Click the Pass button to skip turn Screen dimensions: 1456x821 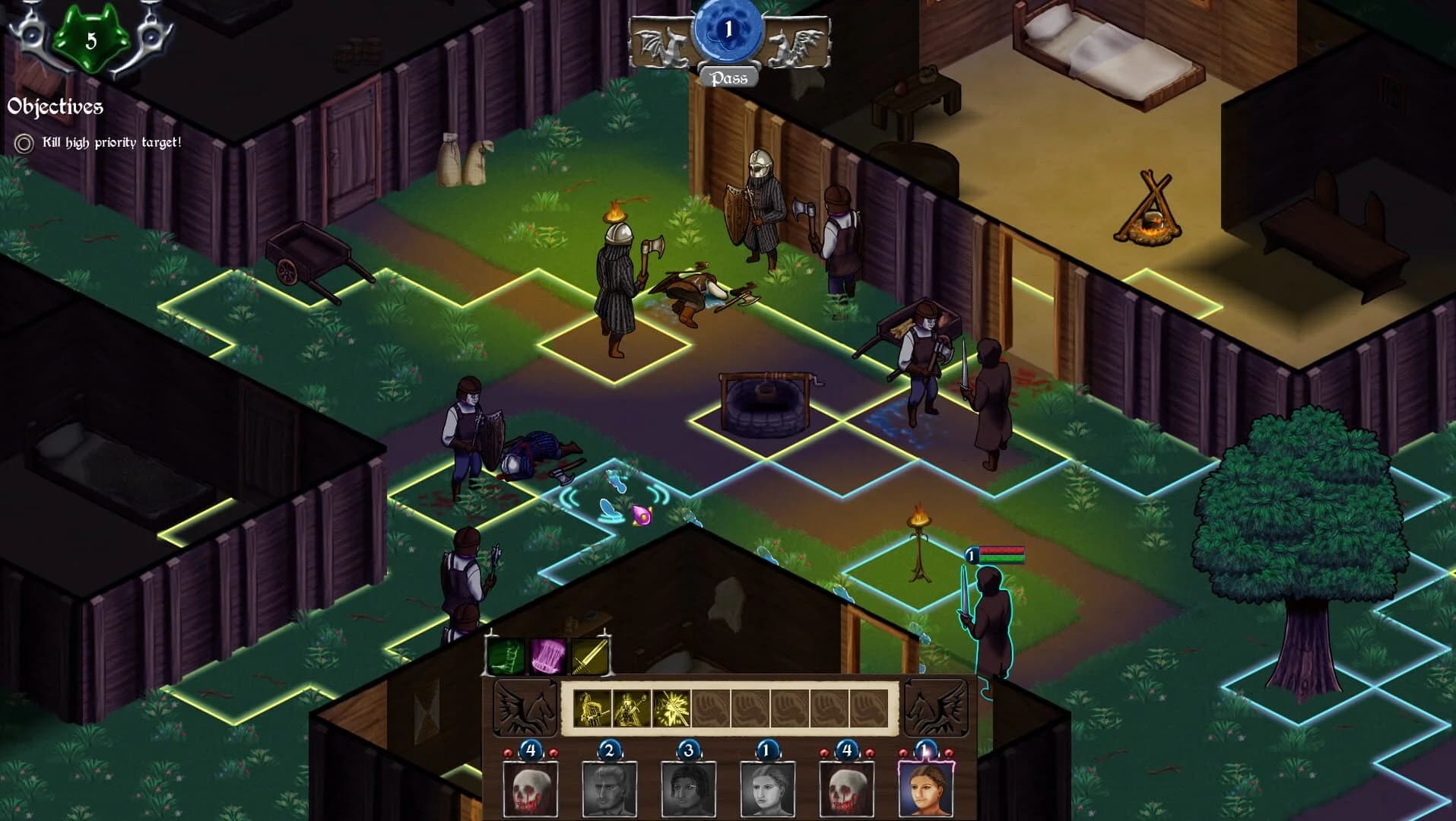coord(729,78)
